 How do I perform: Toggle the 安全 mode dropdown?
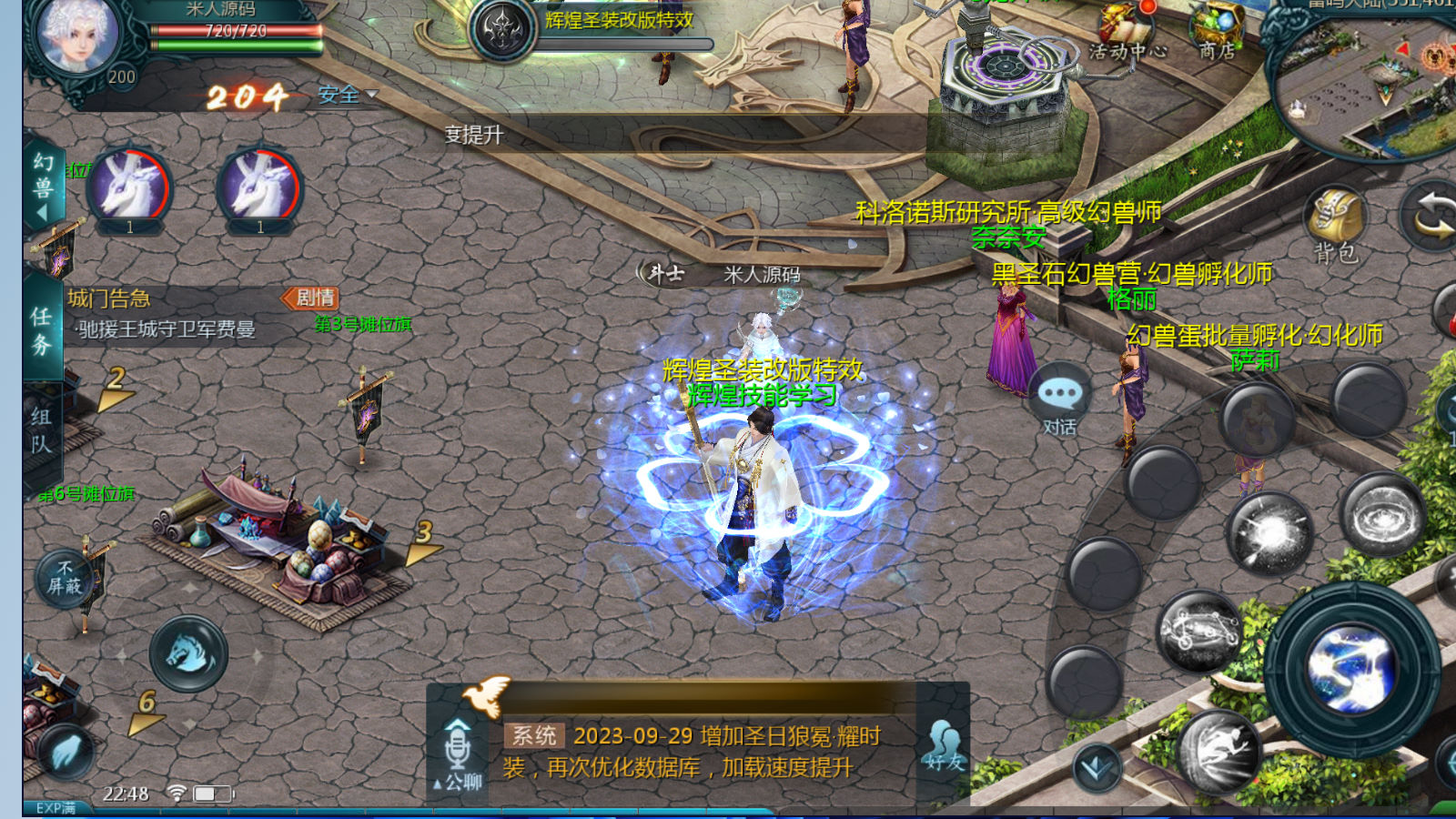click(x=347, y=95)
